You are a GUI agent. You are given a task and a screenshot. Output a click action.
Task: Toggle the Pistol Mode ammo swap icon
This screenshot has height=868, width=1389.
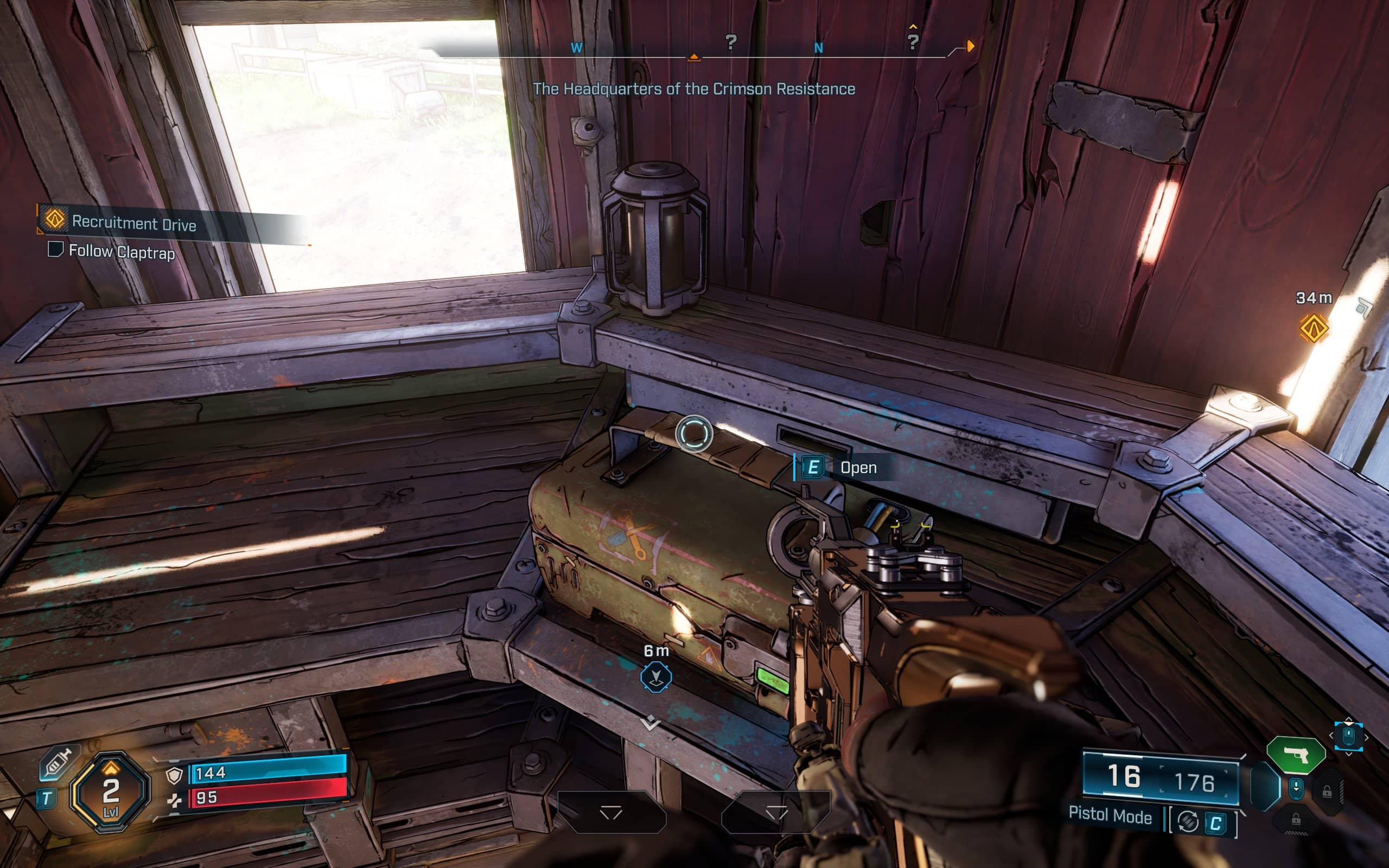pos(1187,822)
